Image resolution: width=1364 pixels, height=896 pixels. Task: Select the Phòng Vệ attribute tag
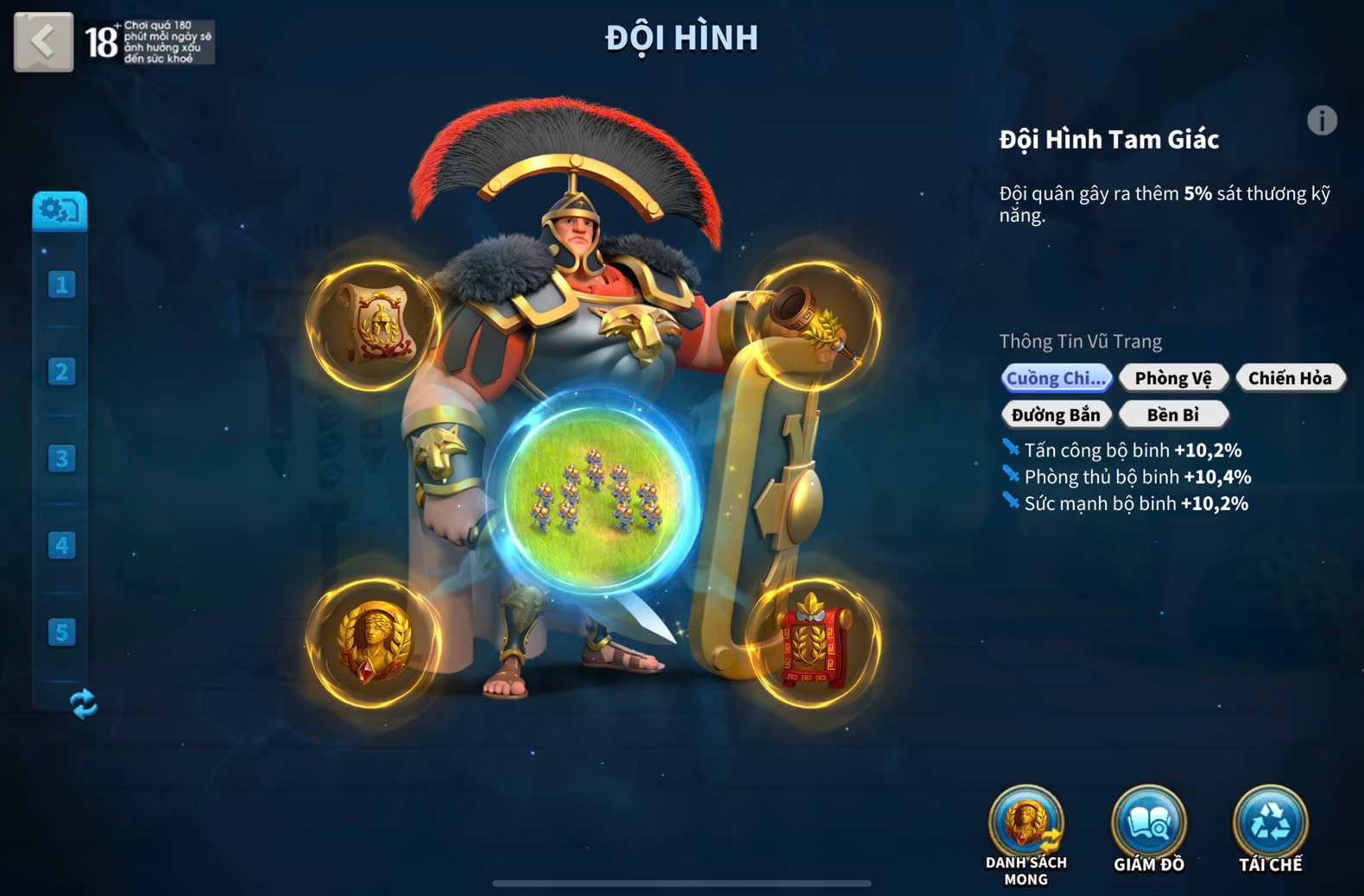coord(1172,378)
